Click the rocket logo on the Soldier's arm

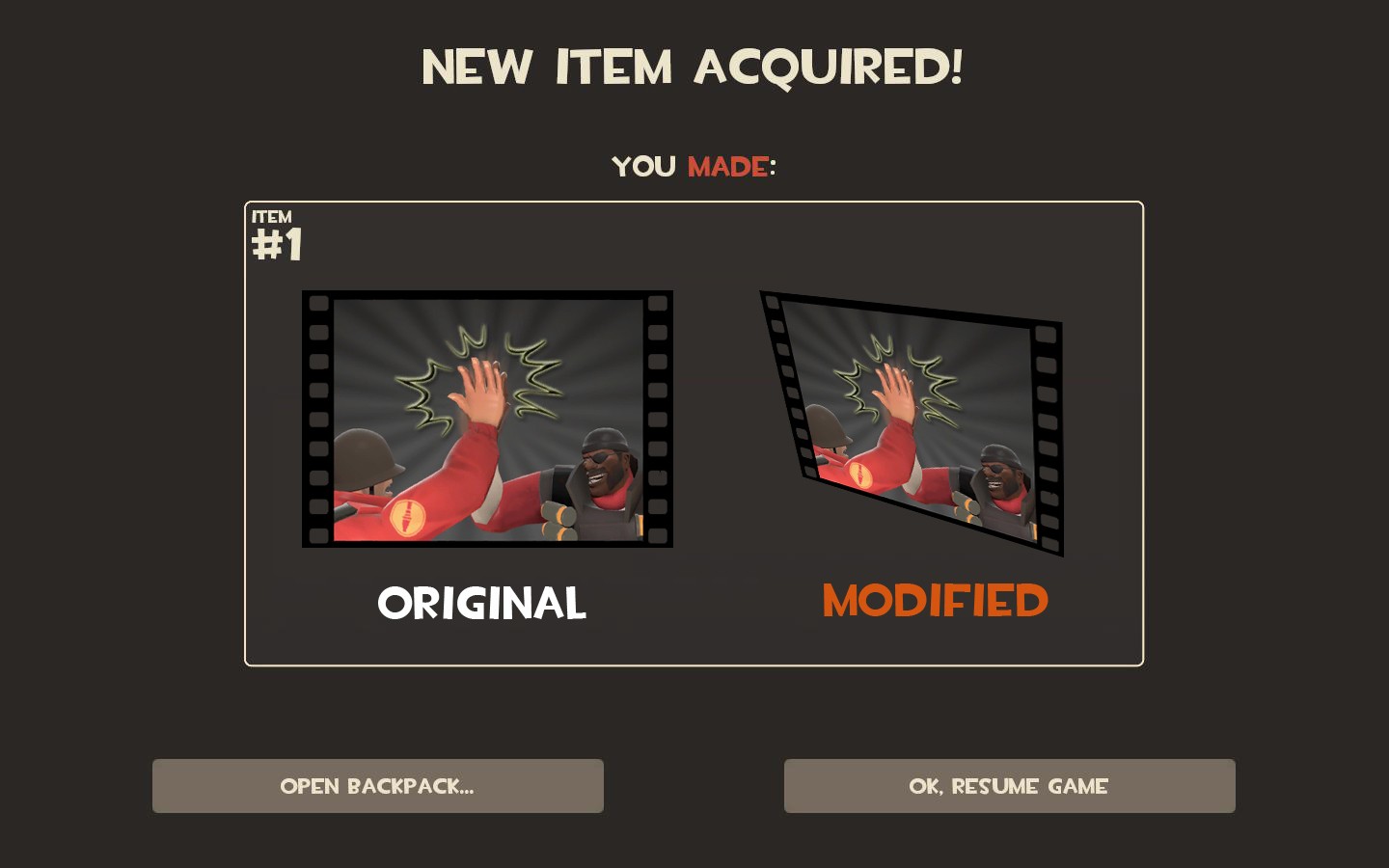point(410,516)
